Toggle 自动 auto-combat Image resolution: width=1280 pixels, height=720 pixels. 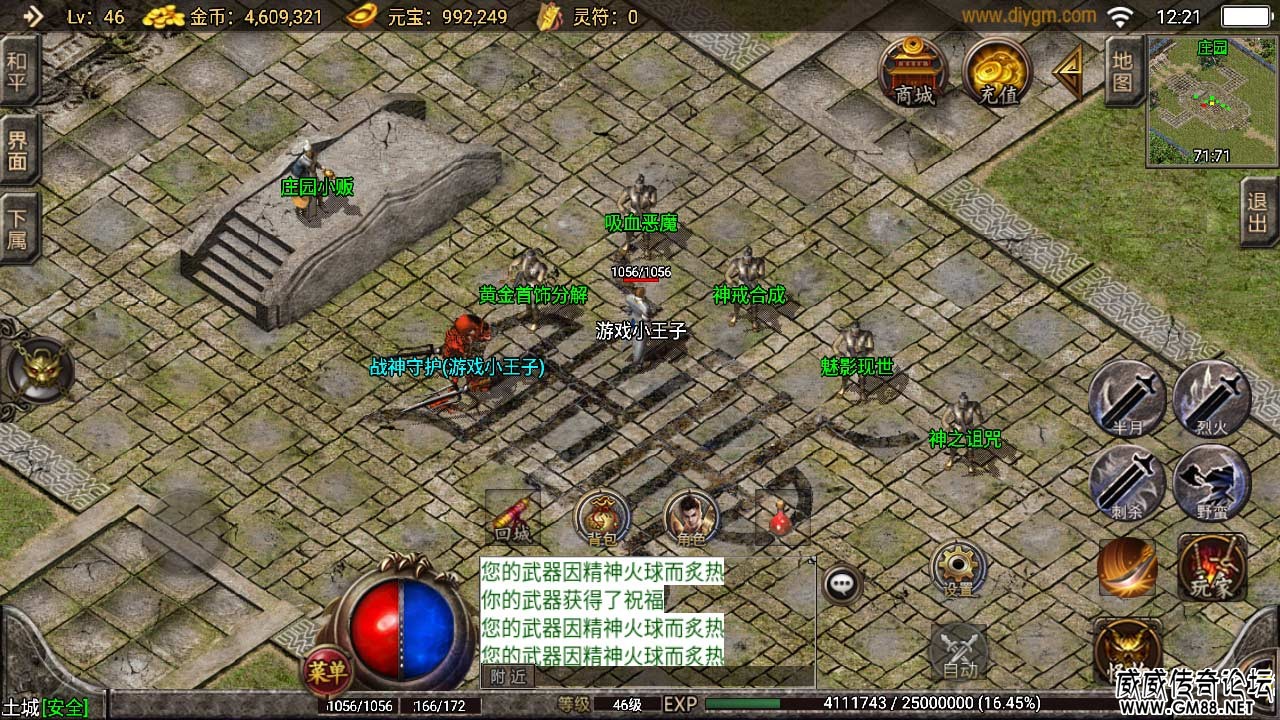click(x=959, y=652)
